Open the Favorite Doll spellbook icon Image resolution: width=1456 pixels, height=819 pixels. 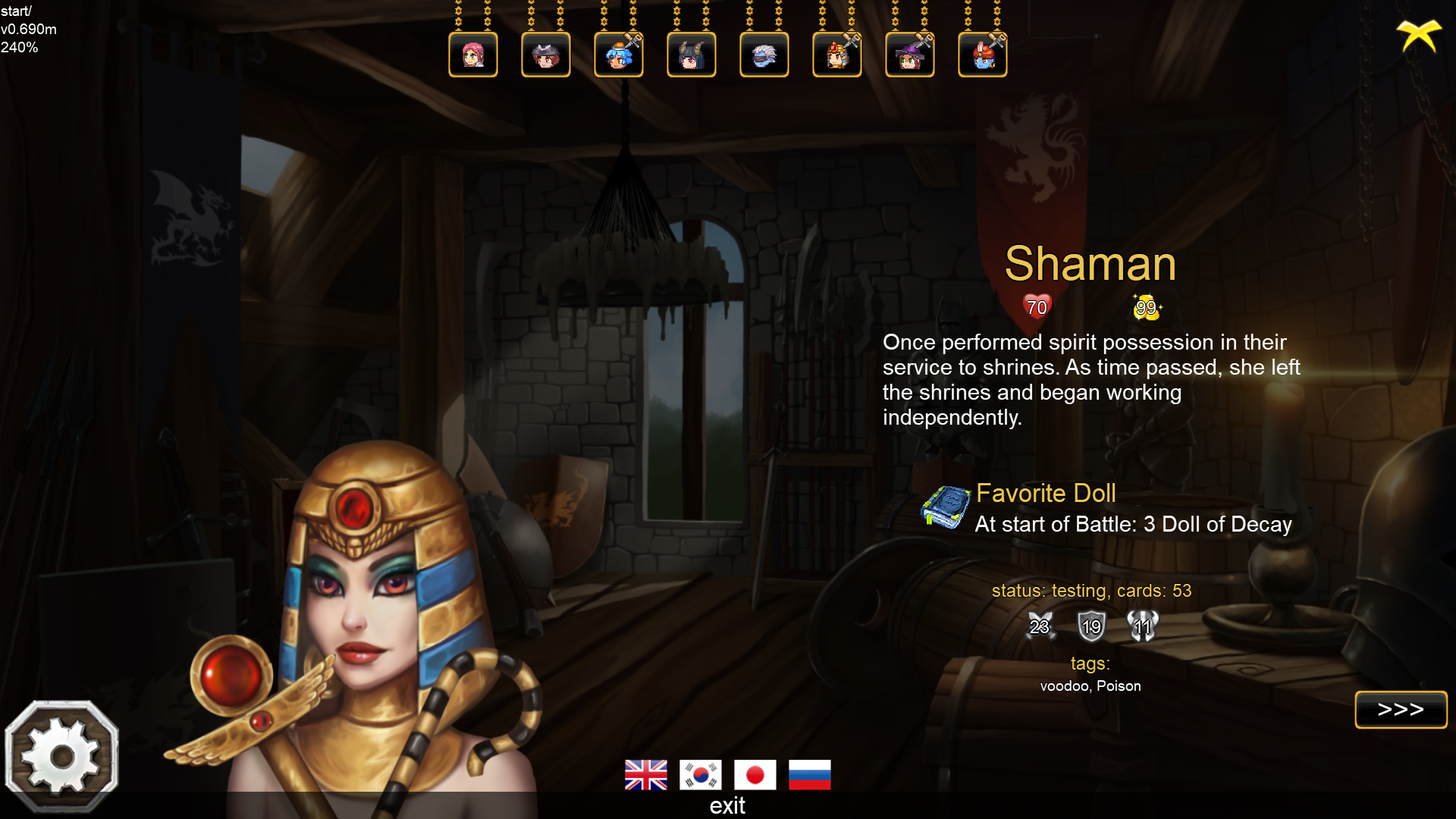[946, 507]
